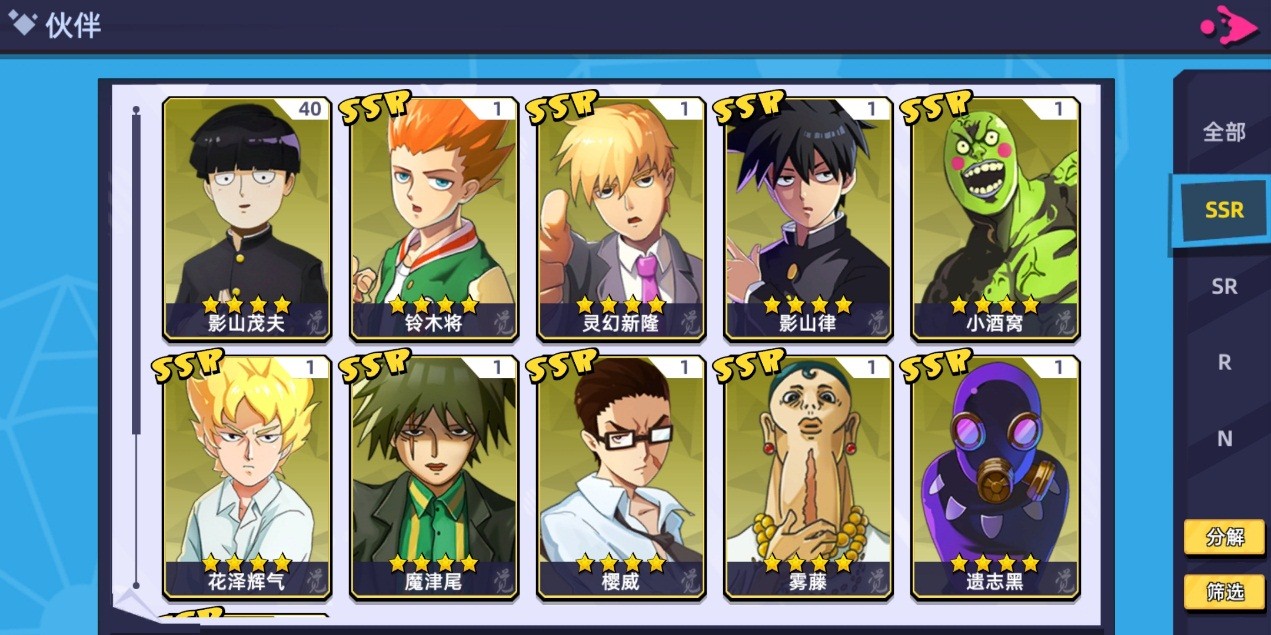Open the 灵幻新隆 partner card
The height and width of the screenshot is (635, 1271).
point(621,218)
